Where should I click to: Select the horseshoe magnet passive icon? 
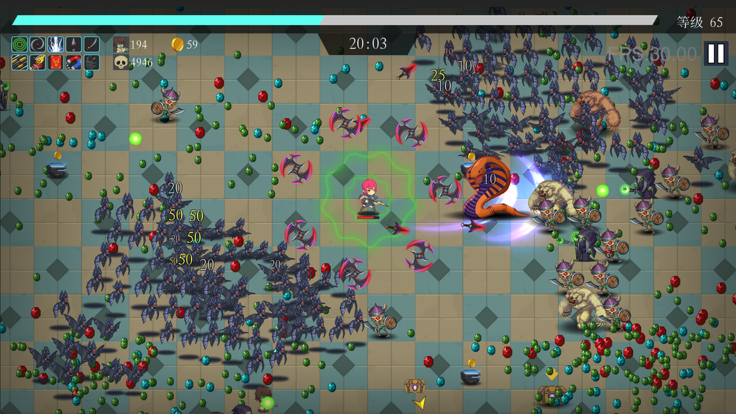73,63
